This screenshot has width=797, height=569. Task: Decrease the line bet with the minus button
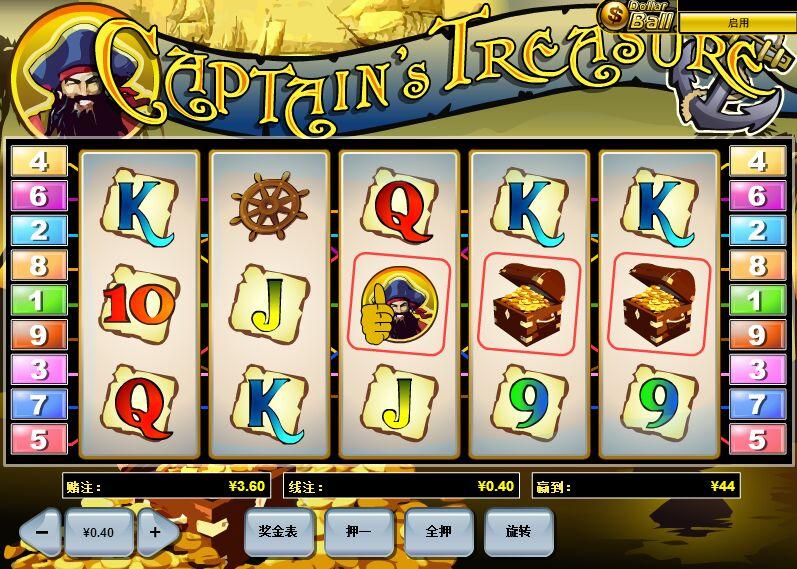pyautogui.click(x=42, y=532)
